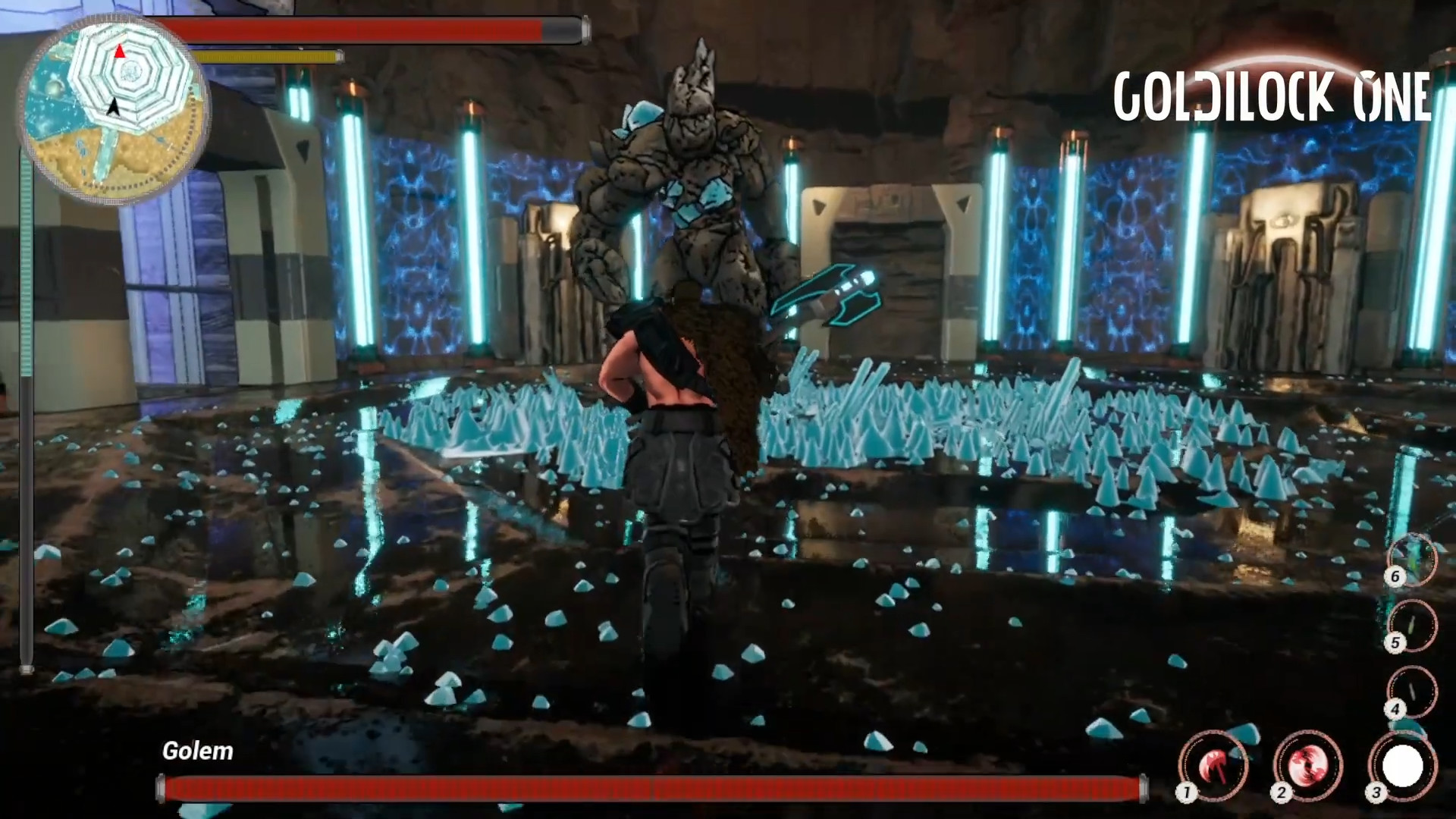The image size is (1456, 819).
Task: Click the numbered badge on ability slot 3
Action: 1377,792
